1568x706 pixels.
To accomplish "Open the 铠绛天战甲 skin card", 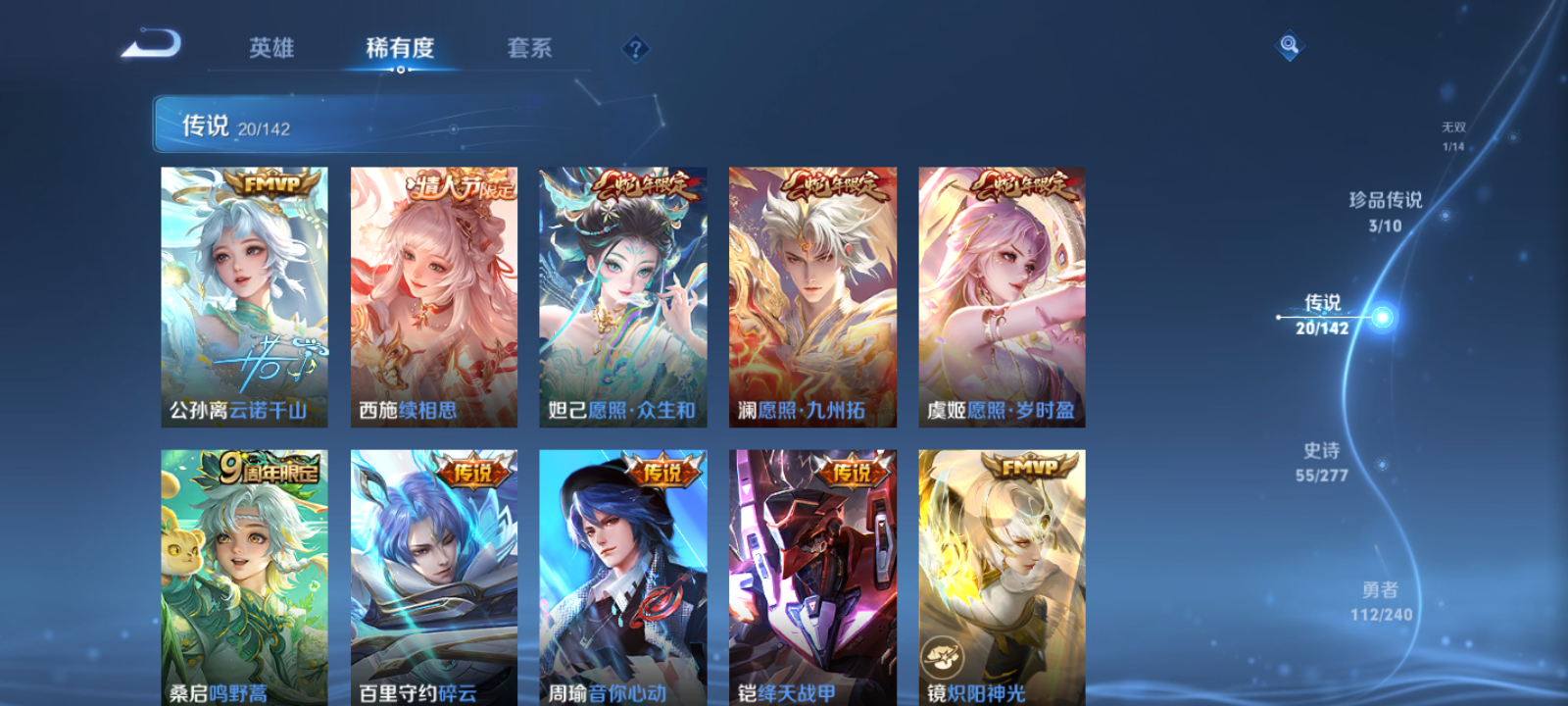I will tap(813, 579).
